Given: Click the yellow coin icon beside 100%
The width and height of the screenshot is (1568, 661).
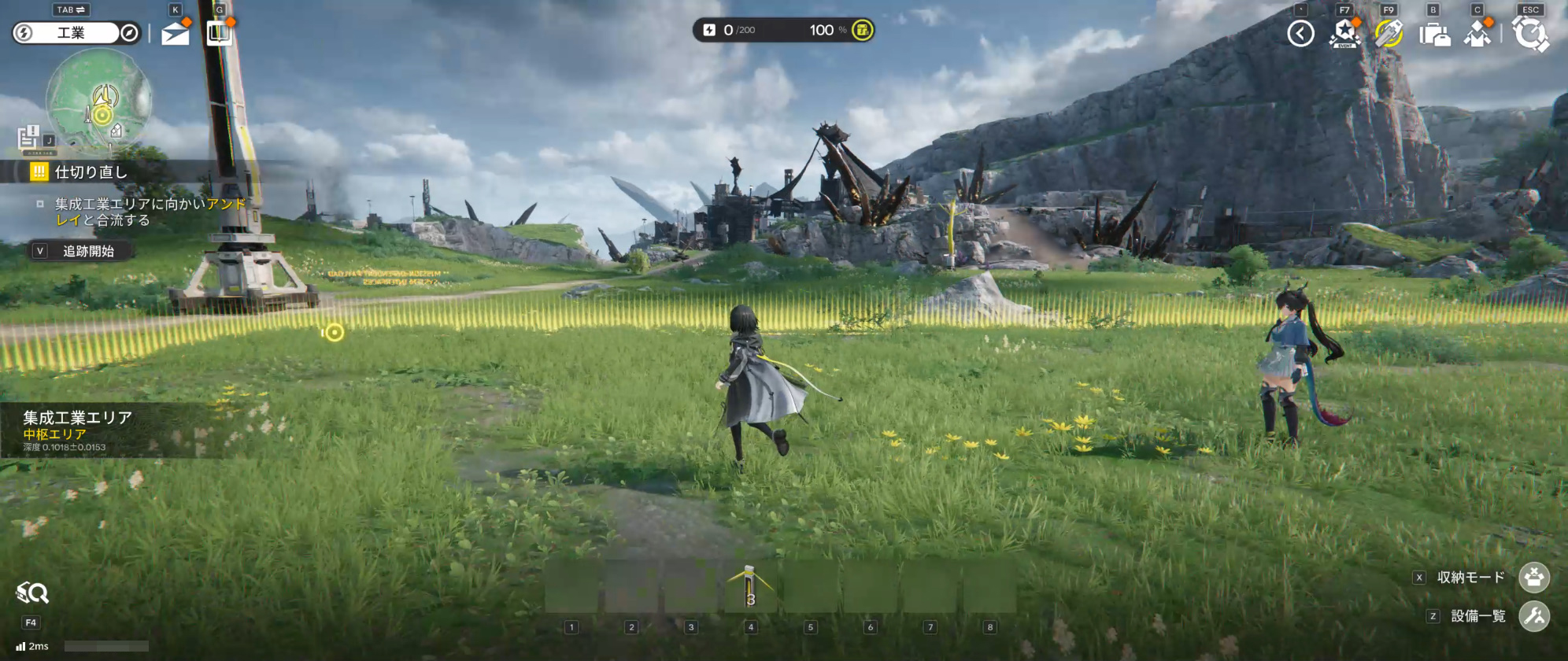Looking at the screenshot, I should [863, 30].
